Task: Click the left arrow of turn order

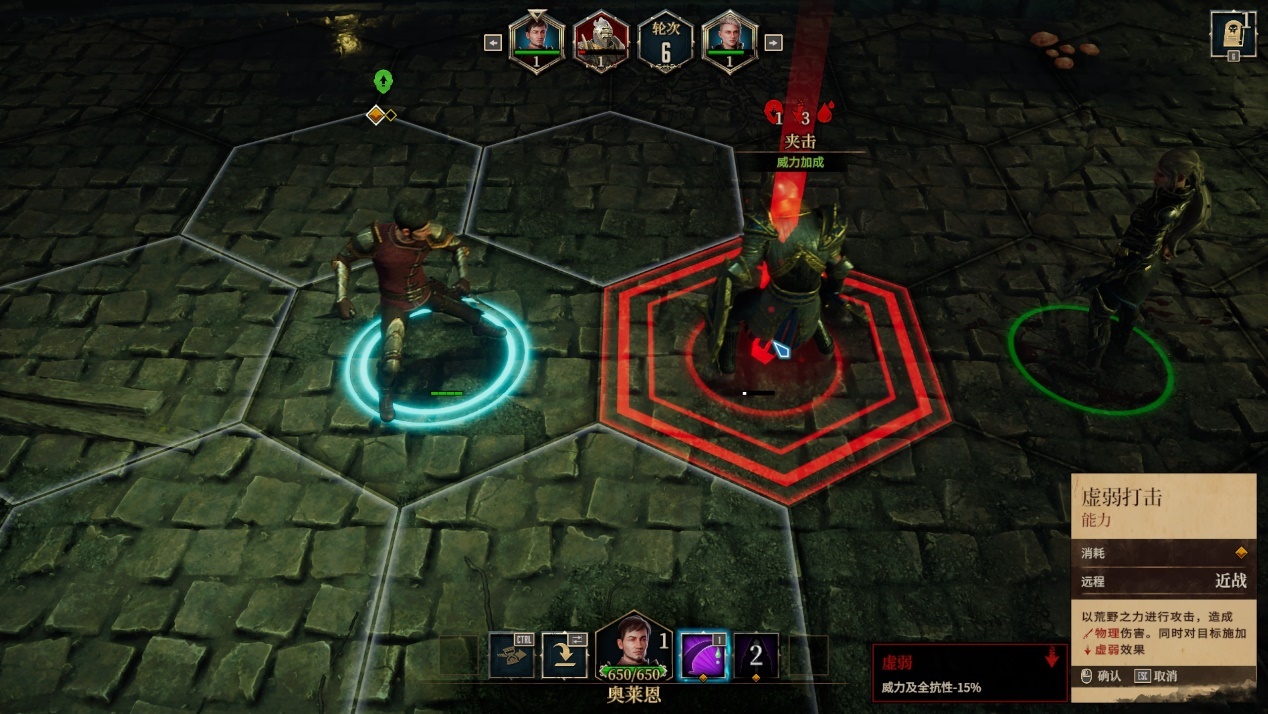Action: 493,42
